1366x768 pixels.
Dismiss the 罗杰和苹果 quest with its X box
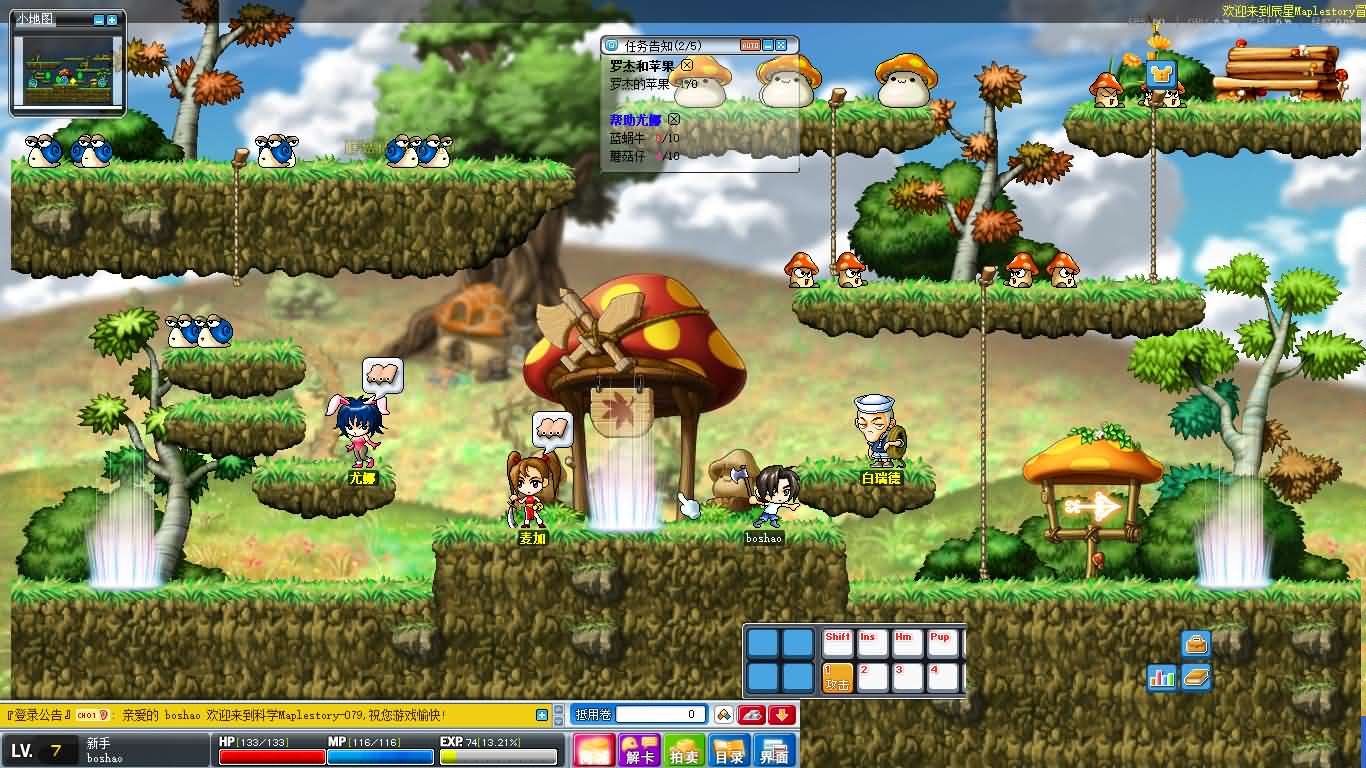(x=685, y=66)
